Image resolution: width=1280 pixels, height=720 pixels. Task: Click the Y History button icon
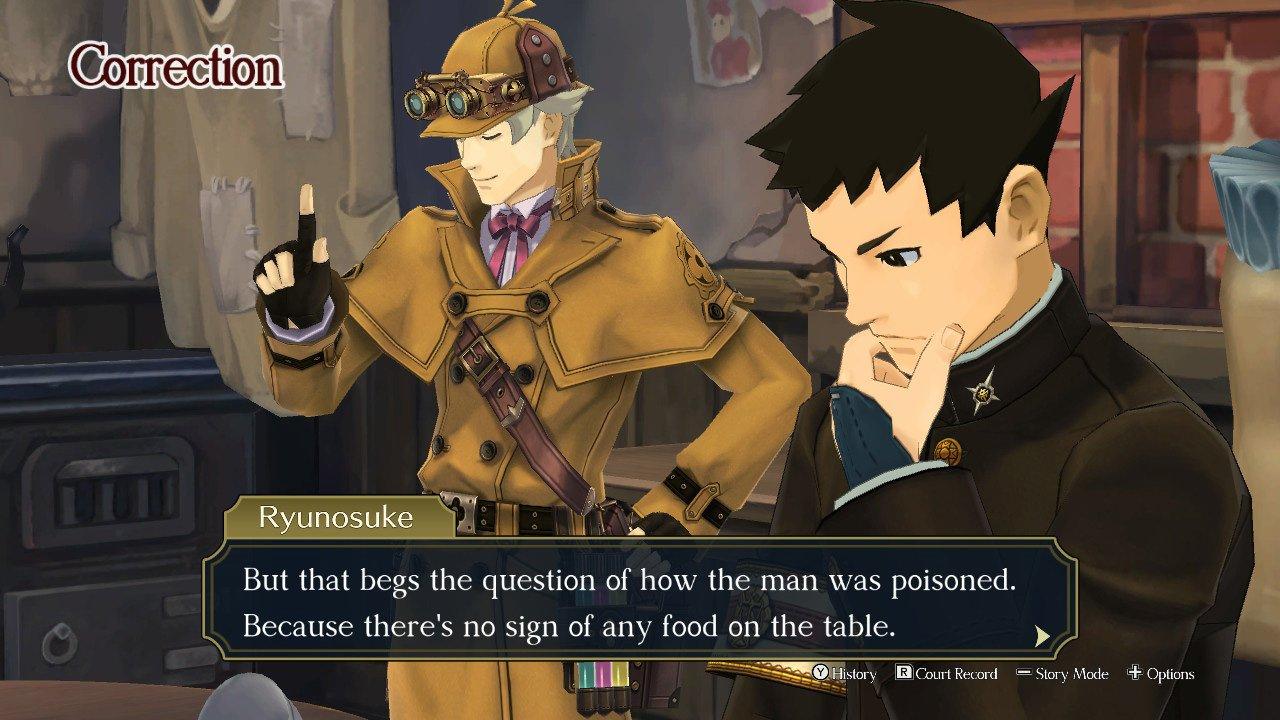(x=822, y=674)
